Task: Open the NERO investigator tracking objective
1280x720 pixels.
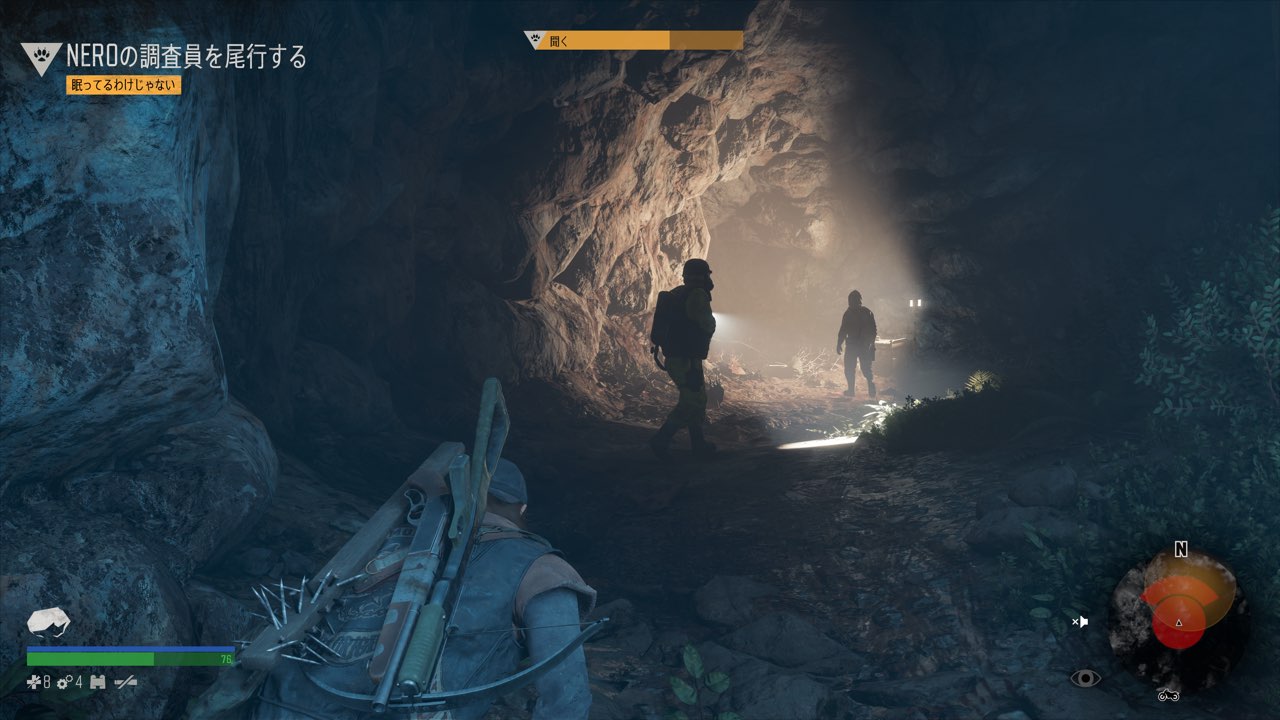Action: coord(186,57)
